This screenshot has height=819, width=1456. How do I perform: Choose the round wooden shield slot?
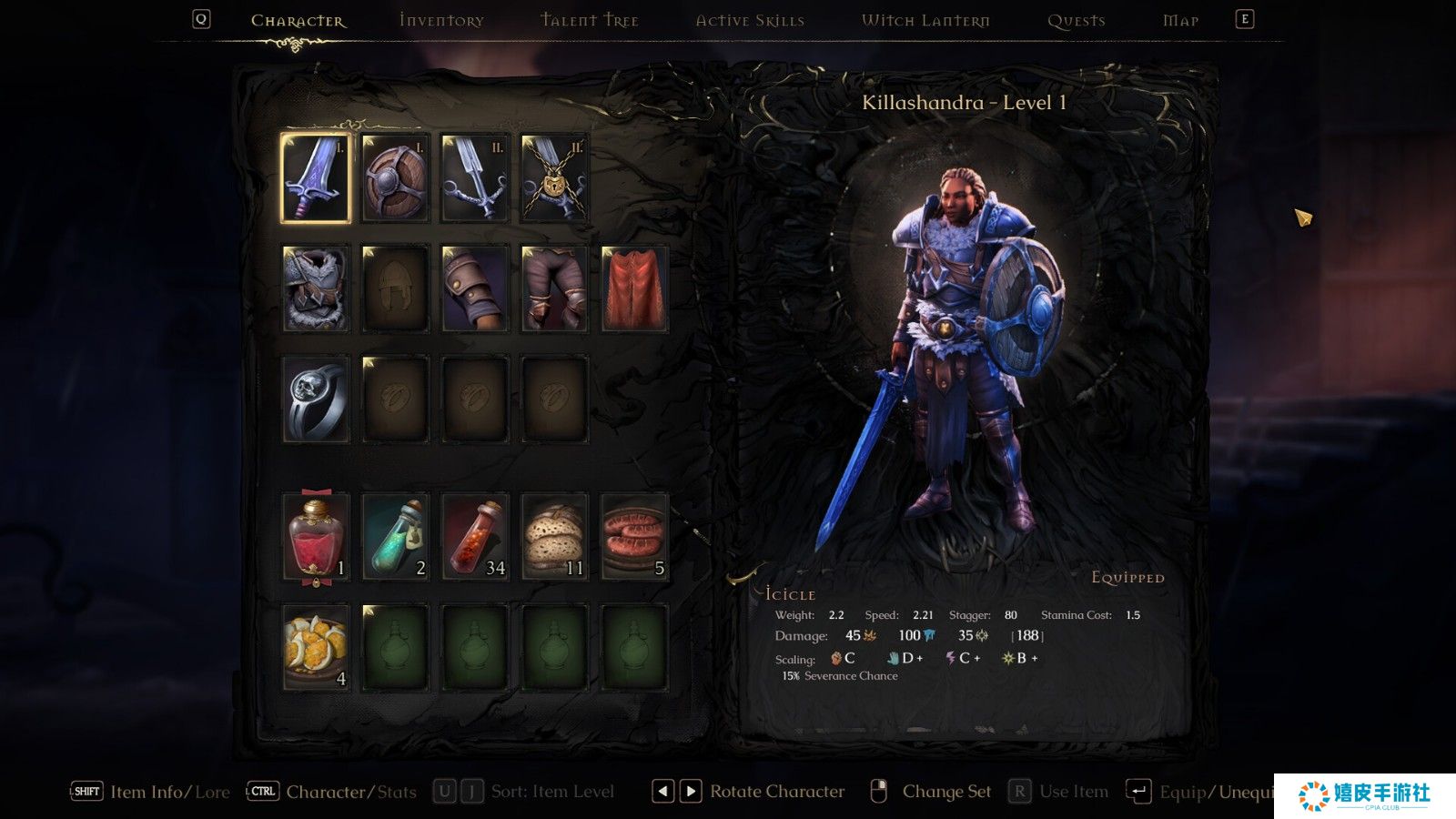tap(395, 178)
